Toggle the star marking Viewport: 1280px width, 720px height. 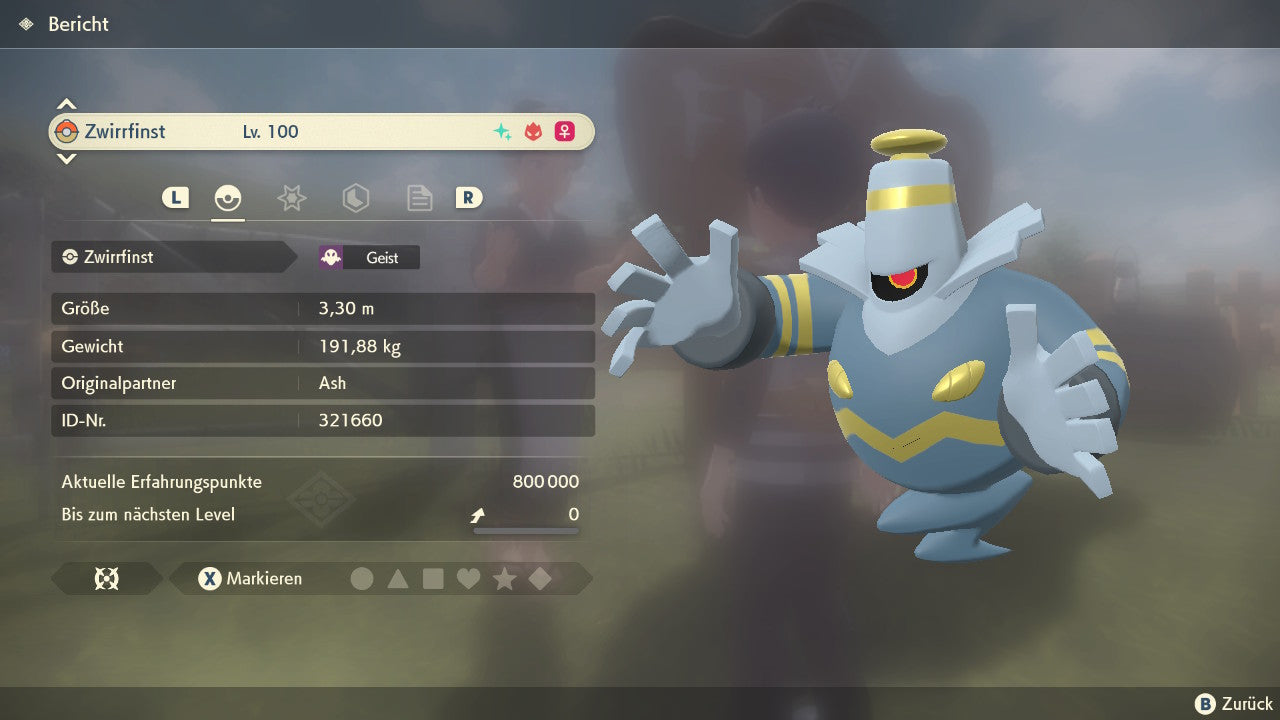[x=504, y=579]
